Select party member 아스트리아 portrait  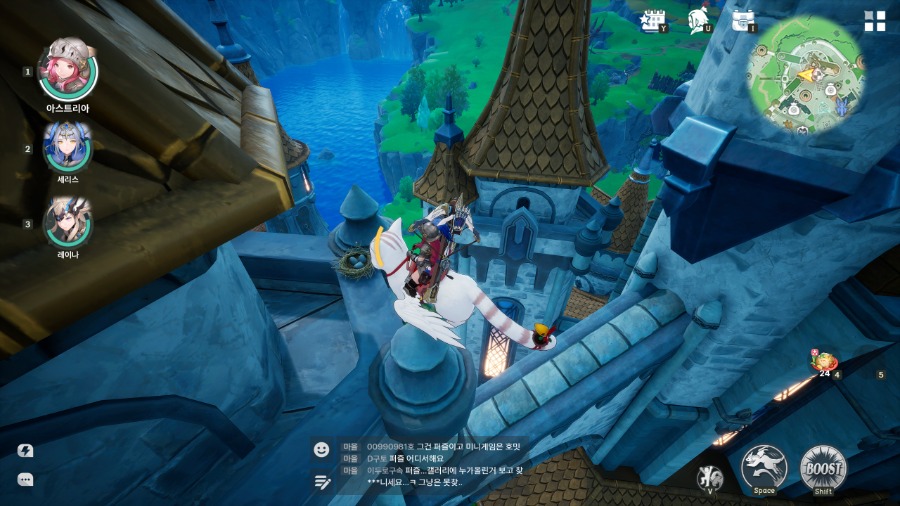[x=67, y=68]
